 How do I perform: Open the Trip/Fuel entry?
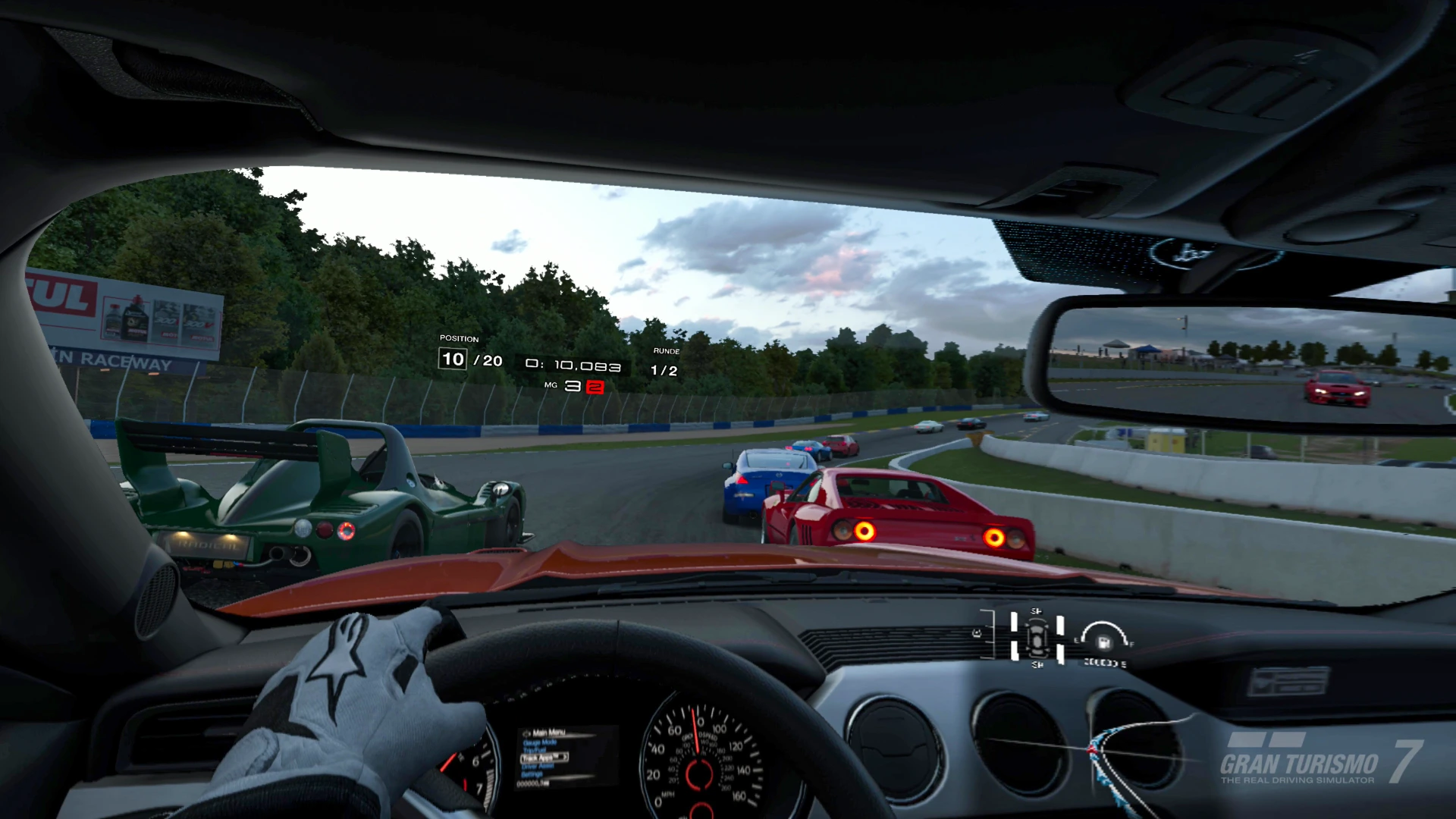(x=535, y=750)
